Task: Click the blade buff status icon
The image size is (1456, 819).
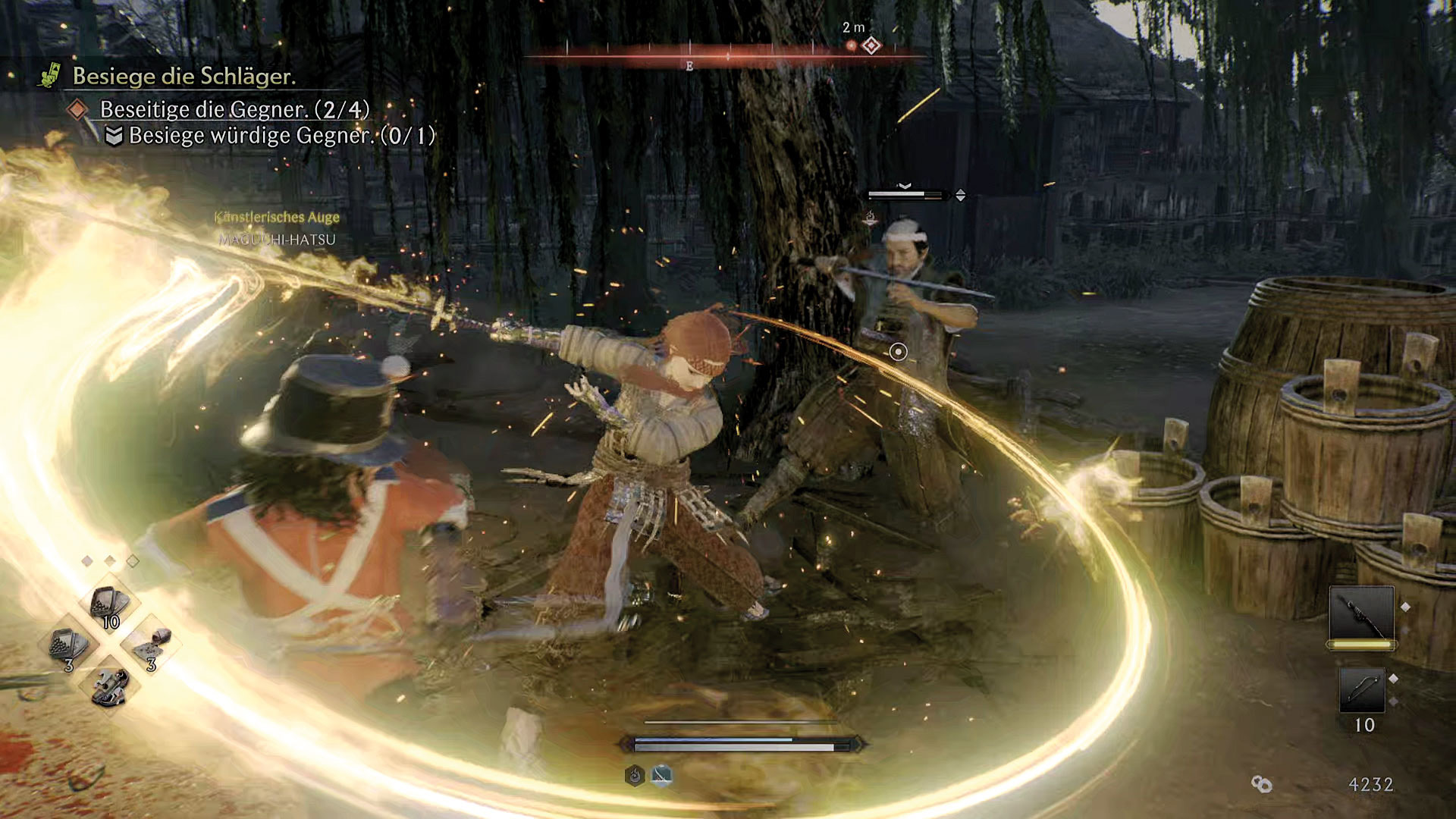Action: [x=661, y=775]
